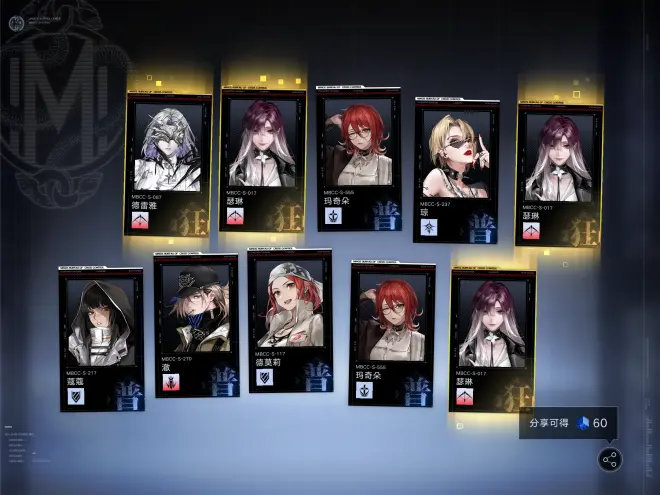Image resolution: width=660 pixels, height=495 pixels.
Task: View the 澈 character card
Action: coord(196,324)
